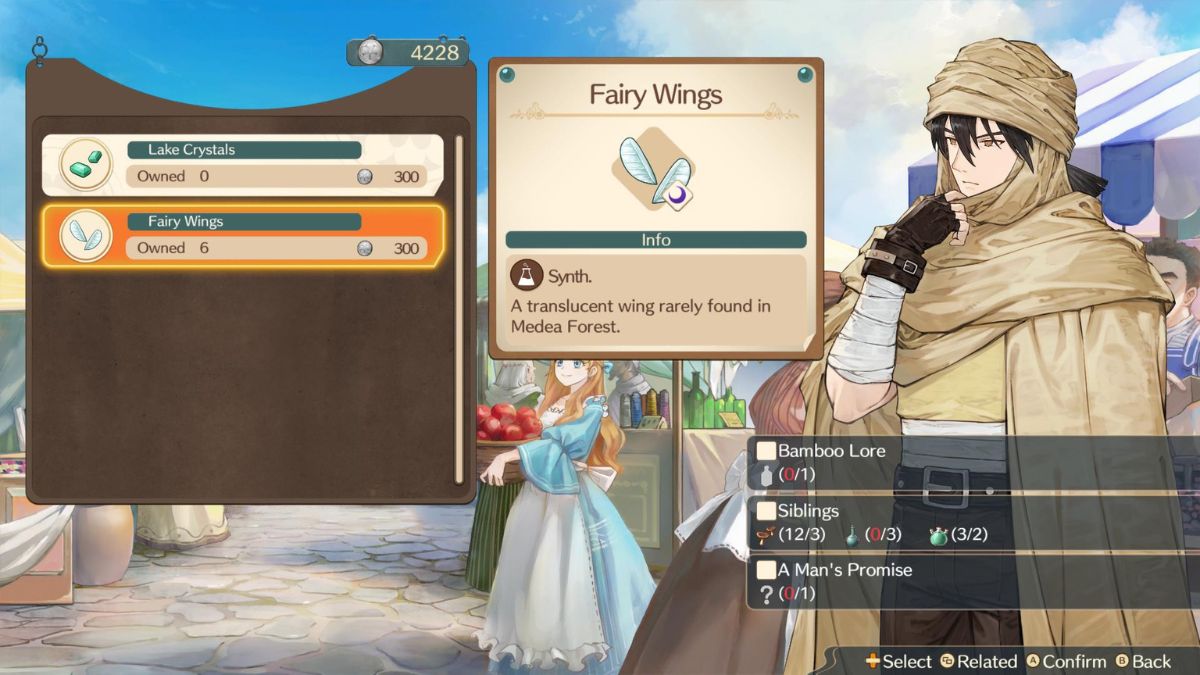Select the Lake Crystals shop entry
Screen dimensions: 1200x675
(243, 164)
